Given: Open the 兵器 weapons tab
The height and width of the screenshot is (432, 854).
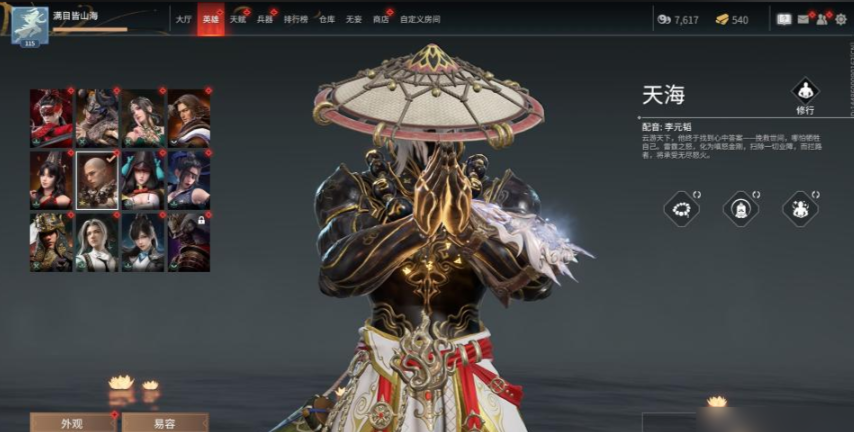Looking at the screenshot, I should [x=265, y=19].
